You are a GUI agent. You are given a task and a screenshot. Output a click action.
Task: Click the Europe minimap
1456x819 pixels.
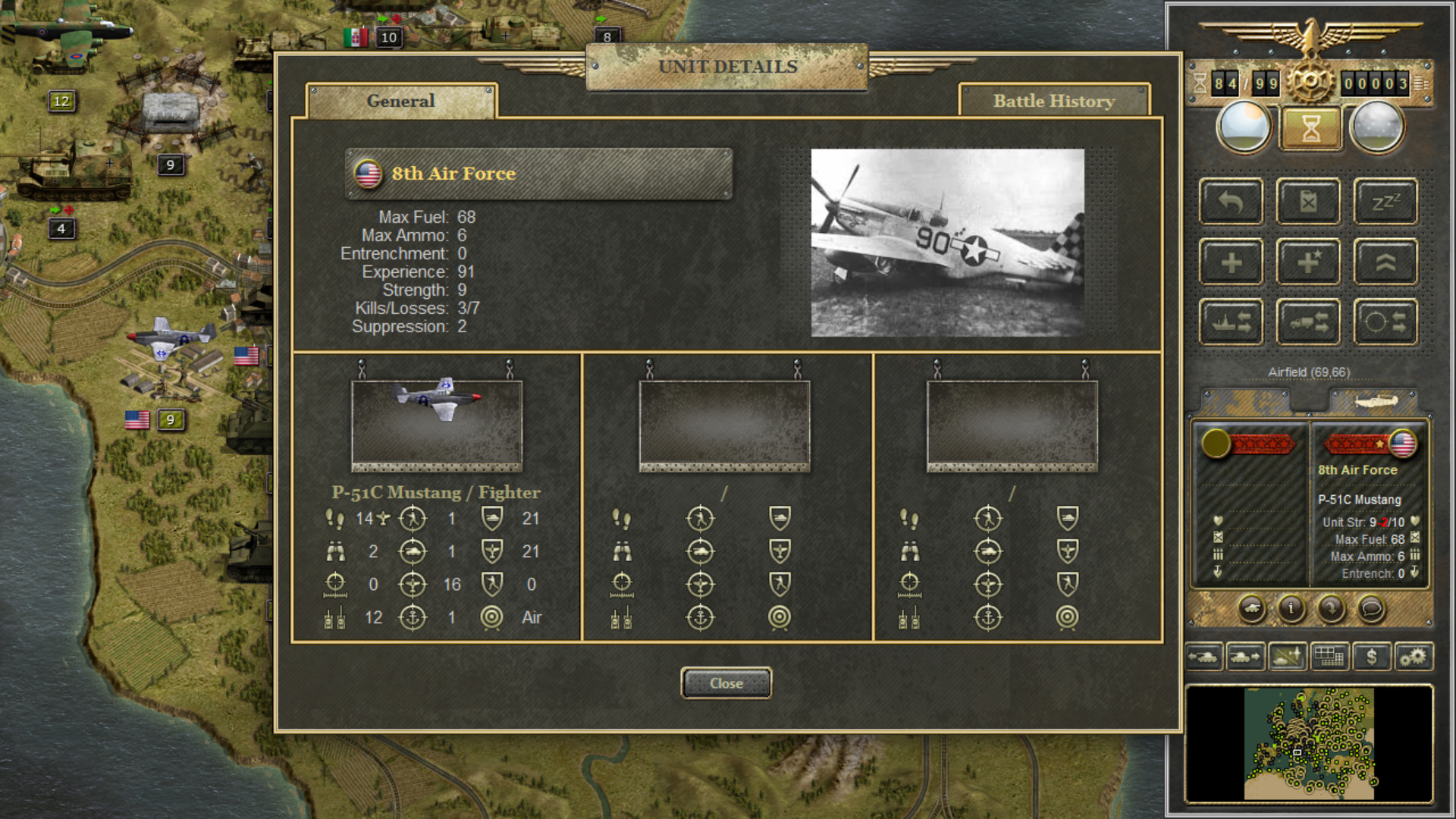[x=1309, y=743]
